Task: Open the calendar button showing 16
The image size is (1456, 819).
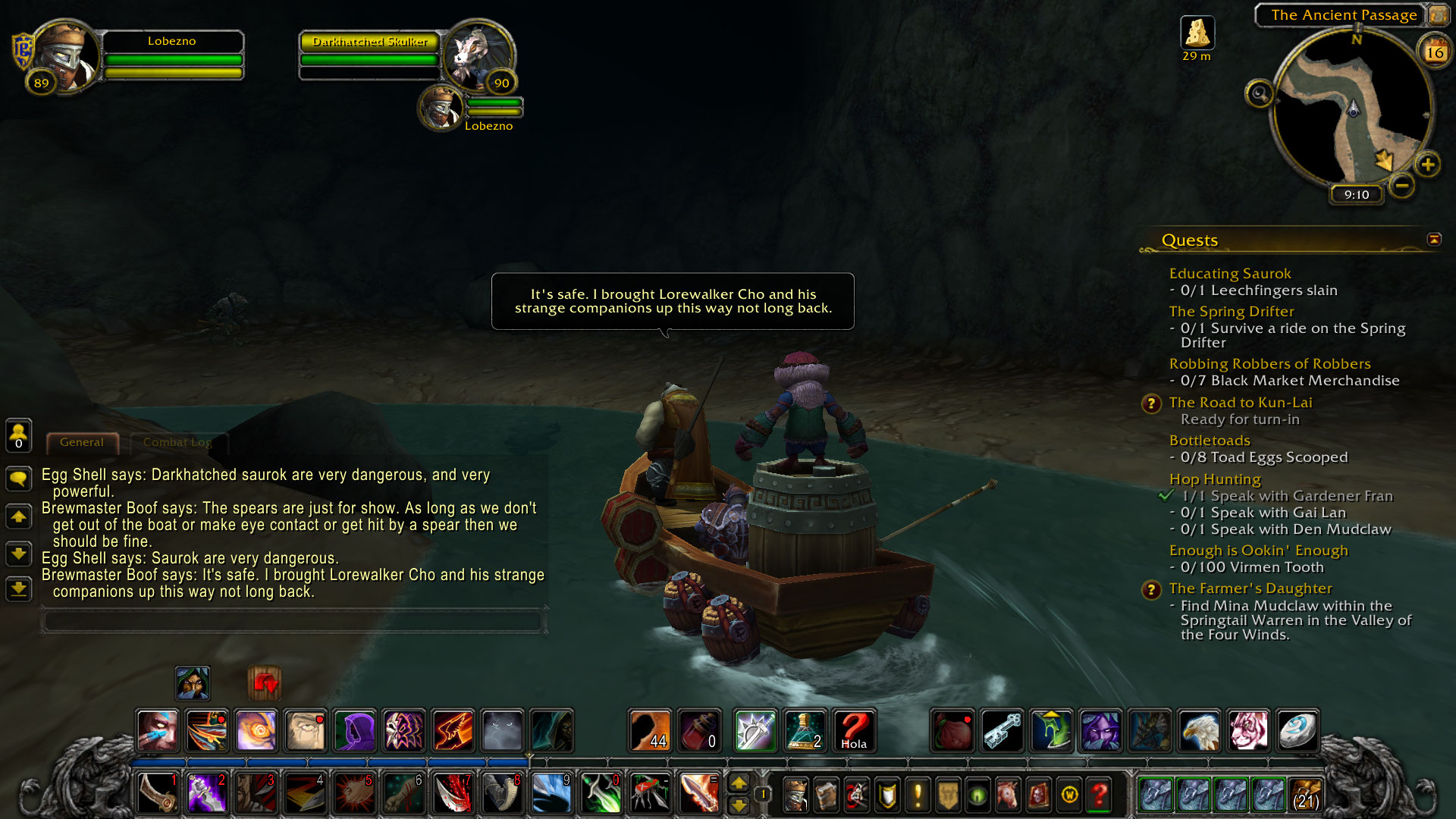Action: point(1434,52)
